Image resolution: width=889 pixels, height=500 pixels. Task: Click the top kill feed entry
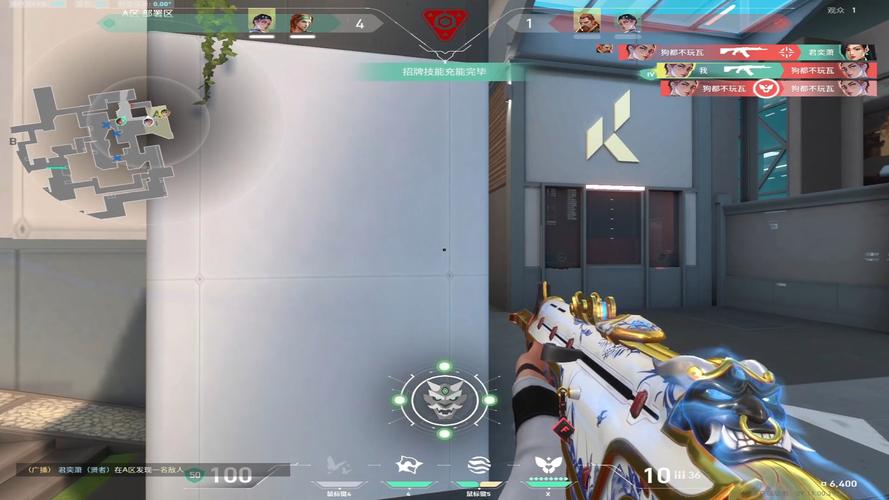tap(738, 52)
